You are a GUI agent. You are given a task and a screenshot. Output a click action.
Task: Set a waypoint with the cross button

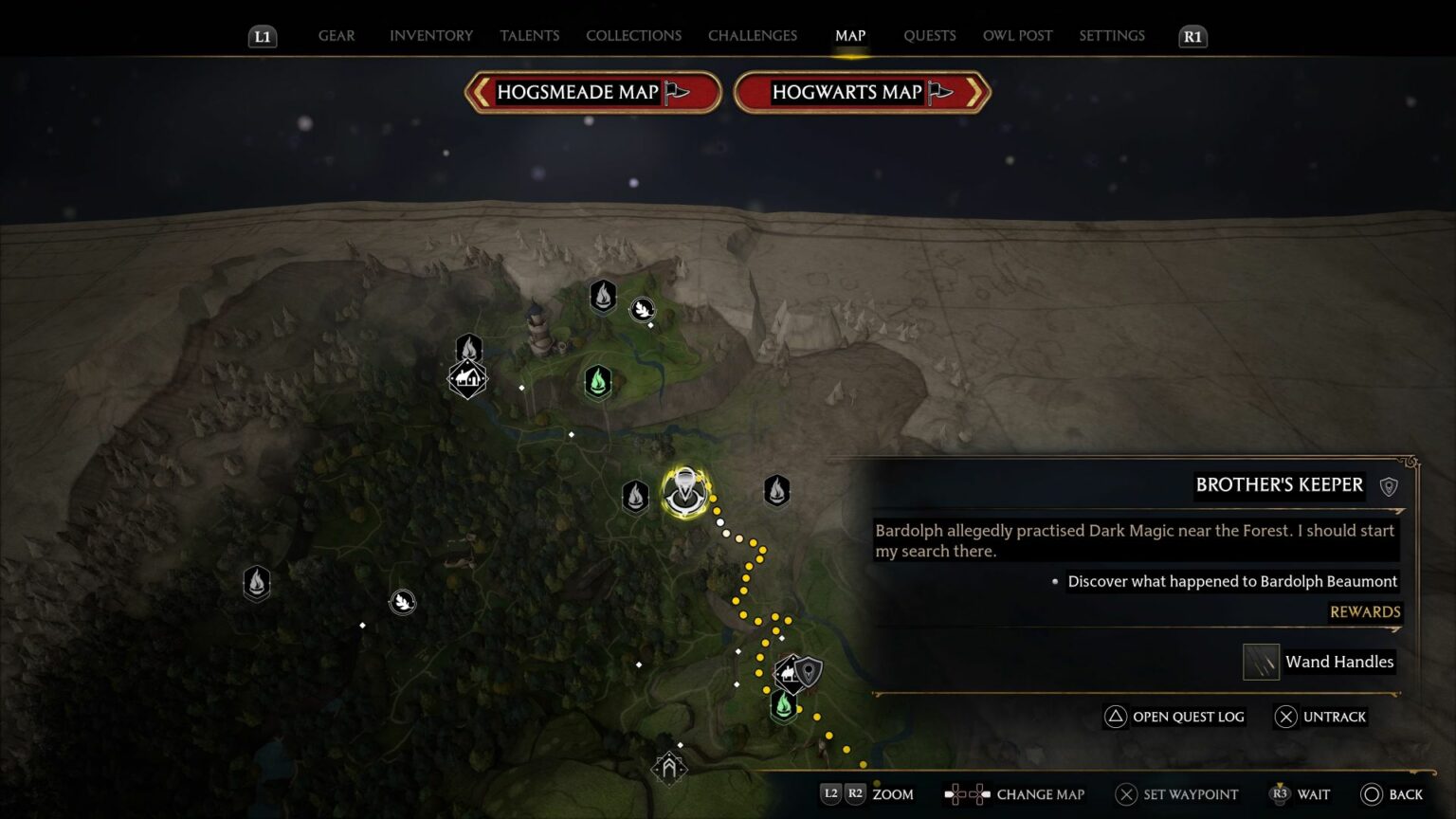[1126, 794]
